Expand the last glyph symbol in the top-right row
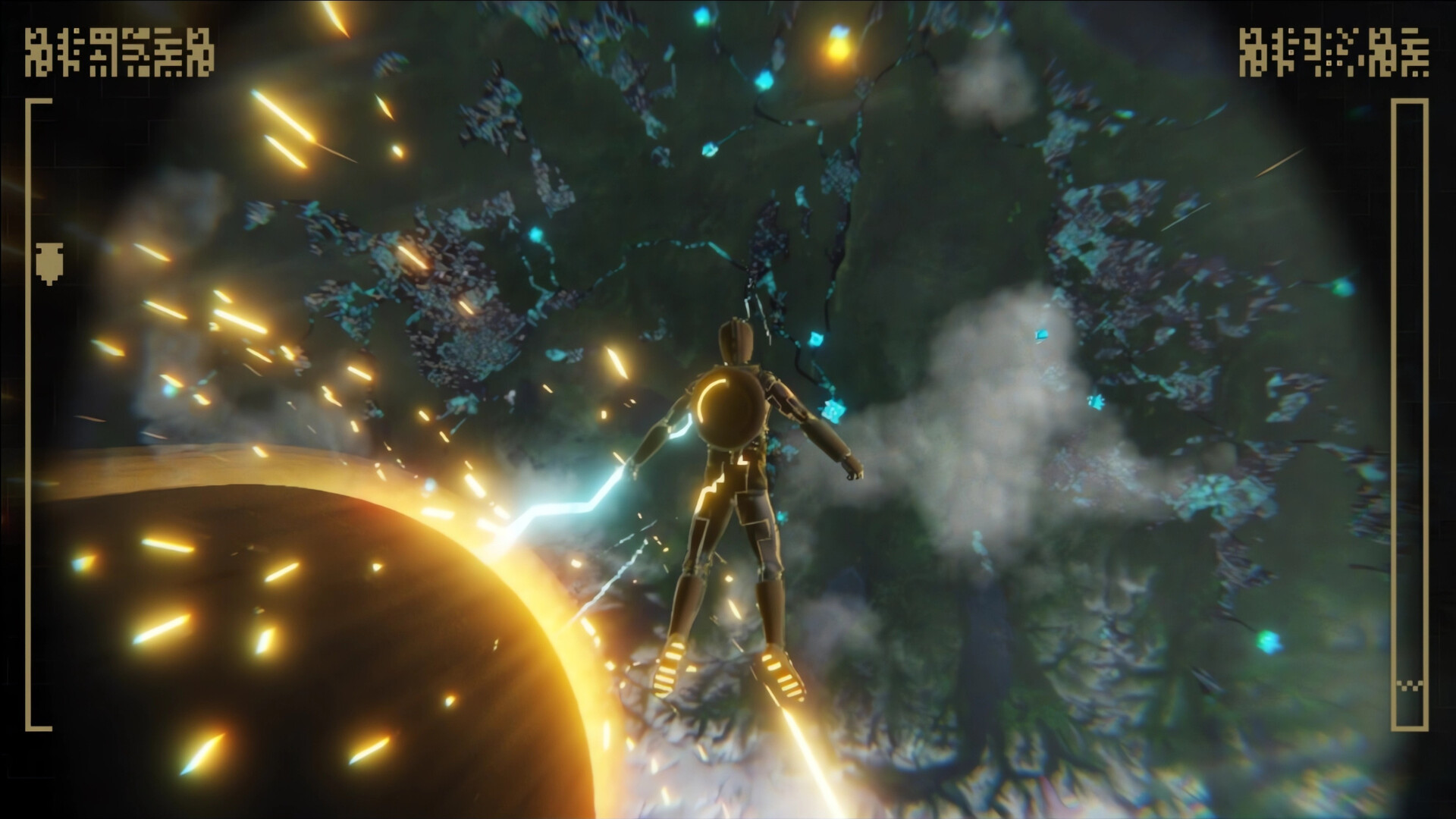Screen dimensions: 1456x819 (x=1417, y=53)
